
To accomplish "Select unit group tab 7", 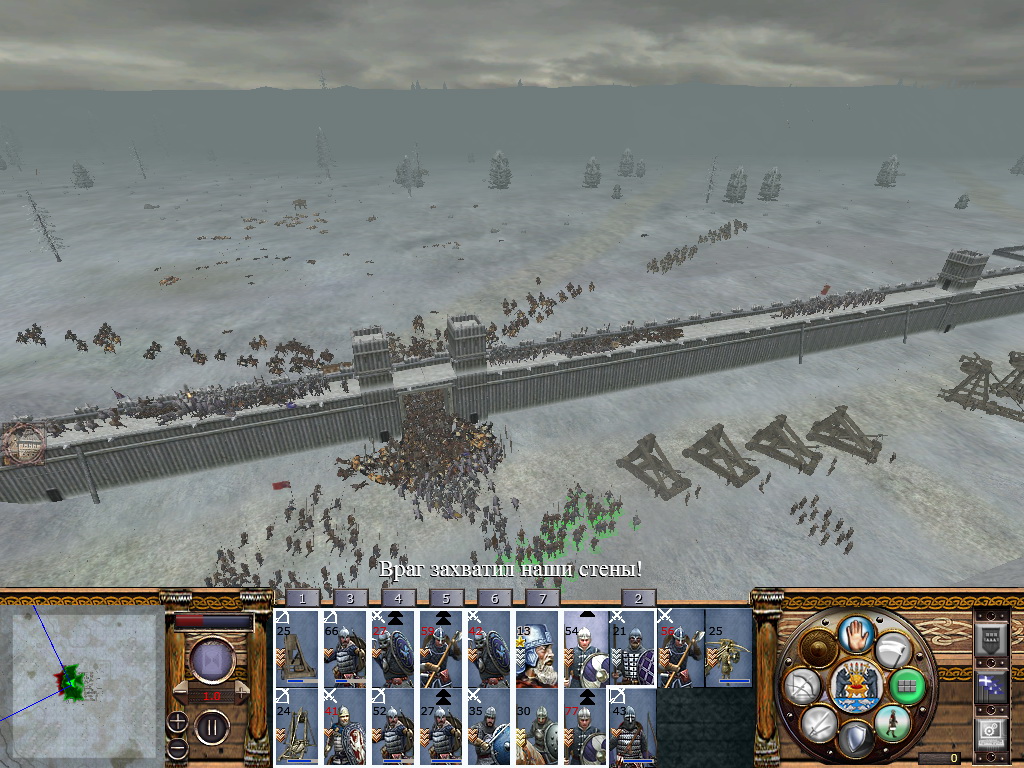I will (x=543, y=598).
